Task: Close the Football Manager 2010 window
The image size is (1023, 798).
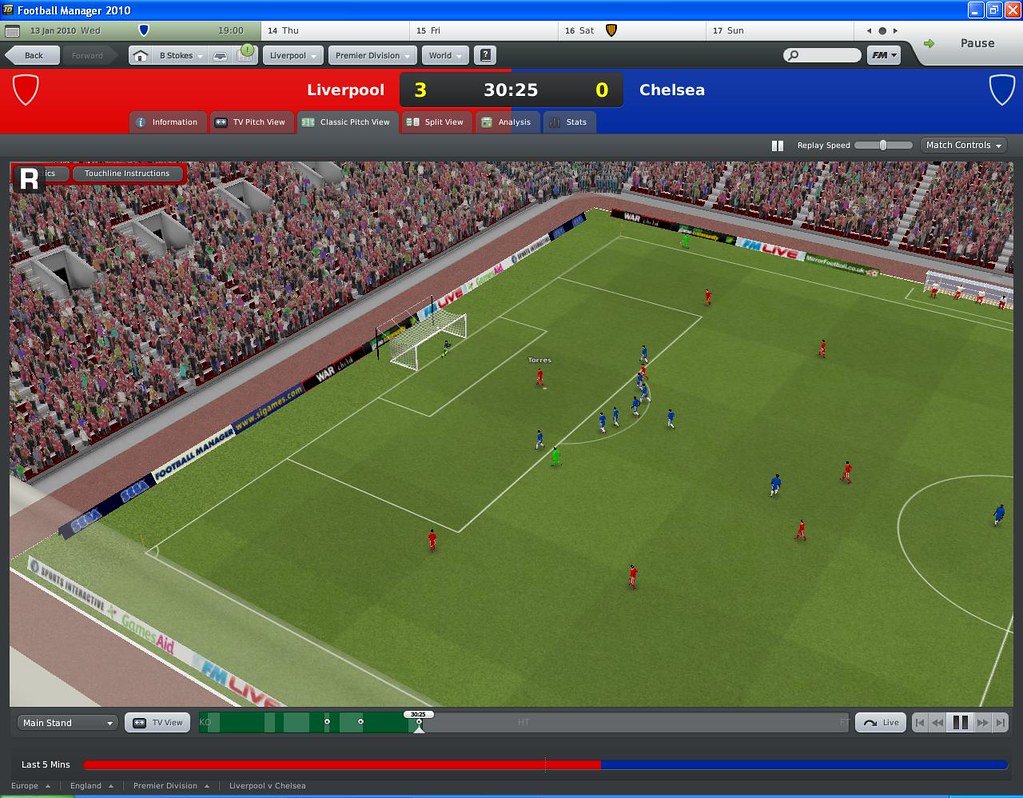Action: pyautogui.click(x=1011, y=9)
